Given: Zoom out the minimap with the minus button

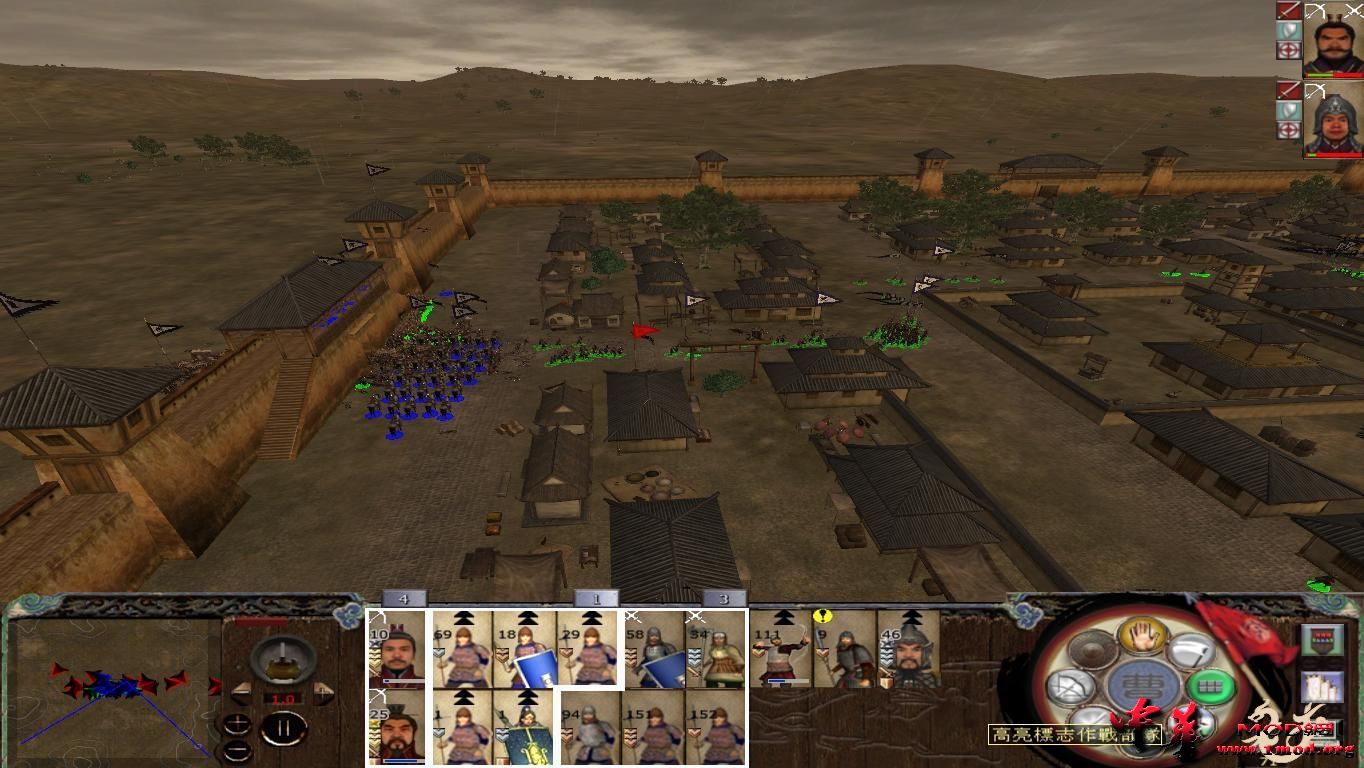Looking at the screenshot, I should pyautogui.click(x=238, y=749).
